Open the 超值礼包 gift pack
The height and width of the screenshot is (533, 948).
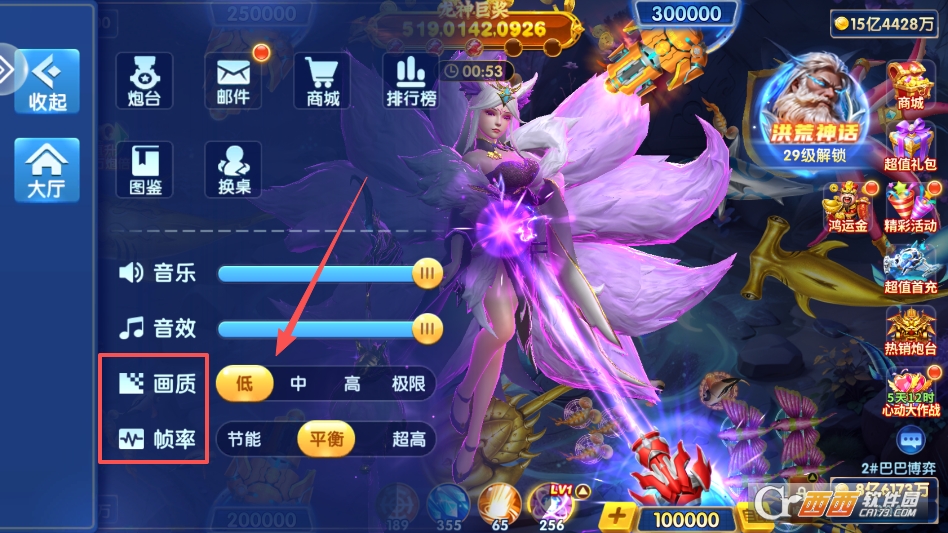click(910, 145)
